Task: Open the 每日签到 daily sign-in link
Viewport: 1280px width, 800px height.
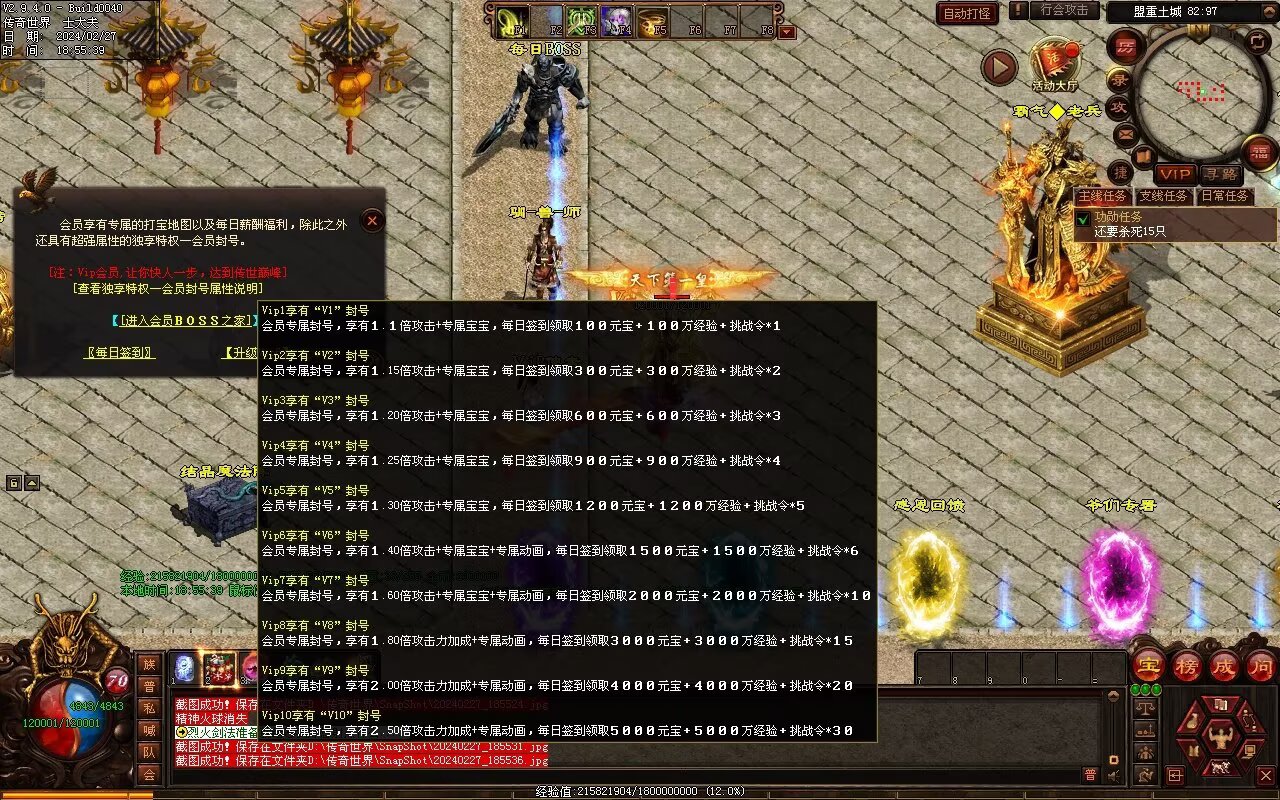Action: (120, 353)
